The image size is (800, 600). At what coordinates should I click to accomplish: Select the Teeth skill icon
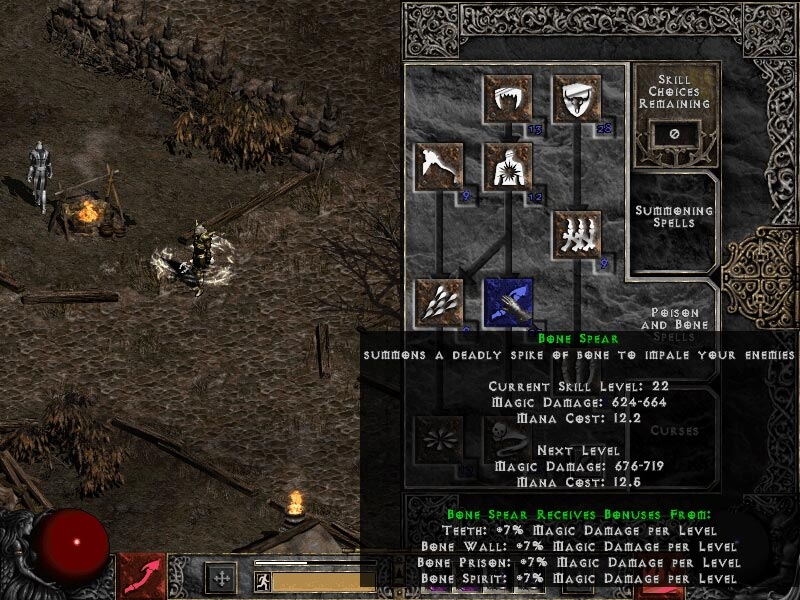click(x=509, y=99)
